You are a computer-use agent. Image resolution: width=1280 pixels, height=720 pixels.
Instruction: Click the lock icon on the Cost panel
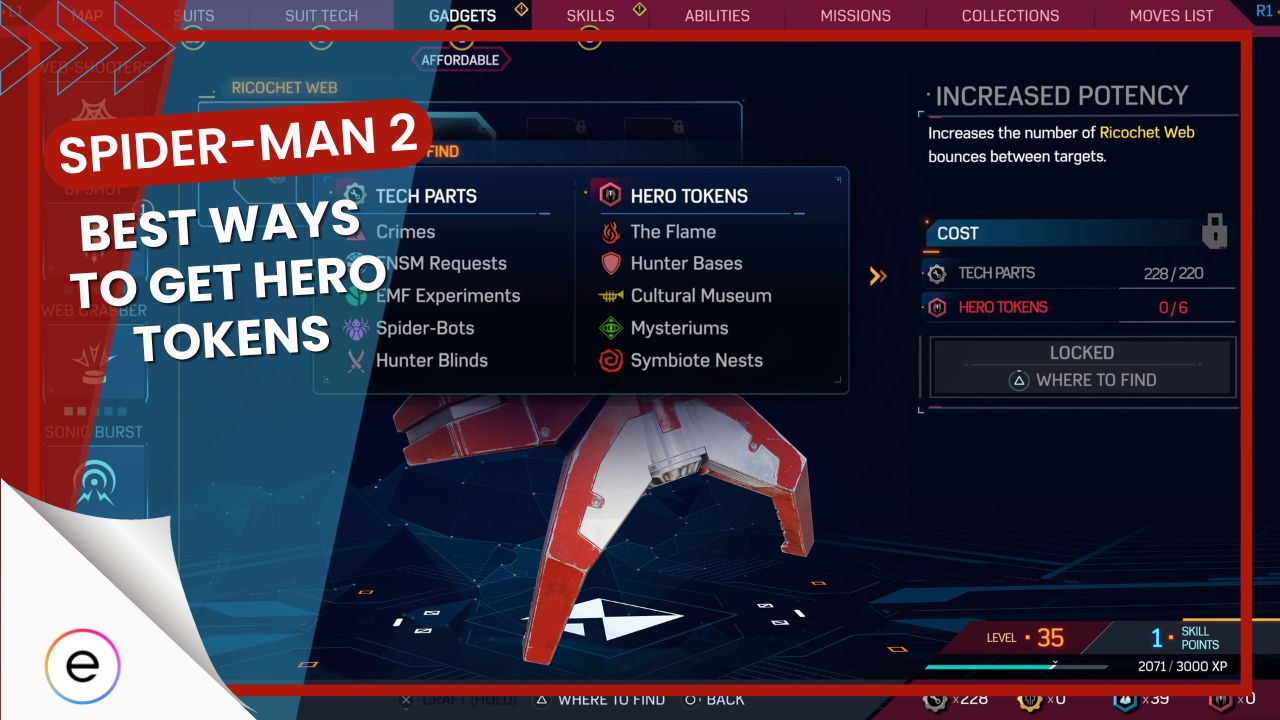tap(1215, 228)
